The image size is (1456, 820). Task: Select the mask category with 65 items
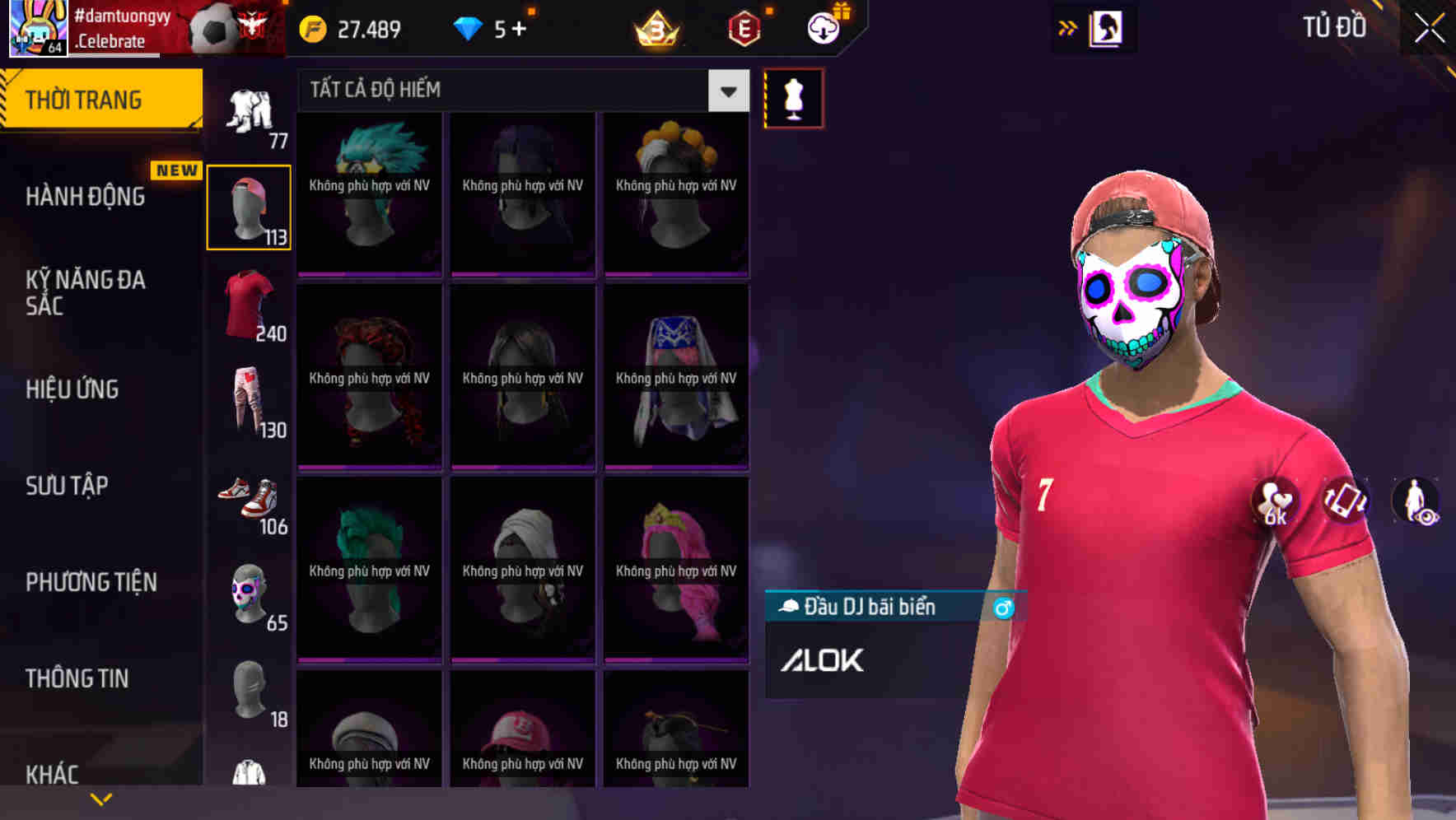tap(248, 591)
